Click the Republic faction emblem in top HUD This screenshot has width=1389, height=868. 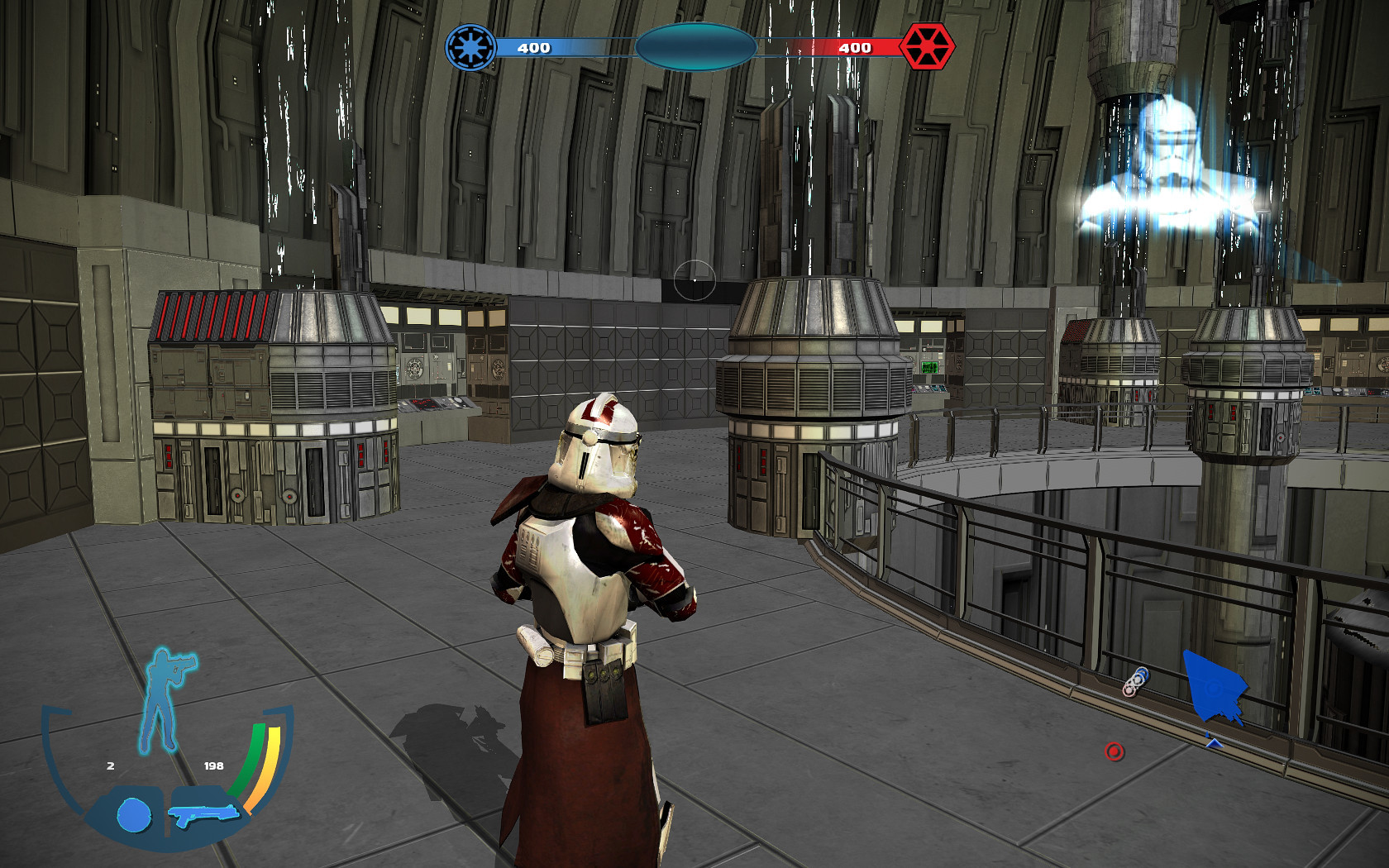click(470, 47)
